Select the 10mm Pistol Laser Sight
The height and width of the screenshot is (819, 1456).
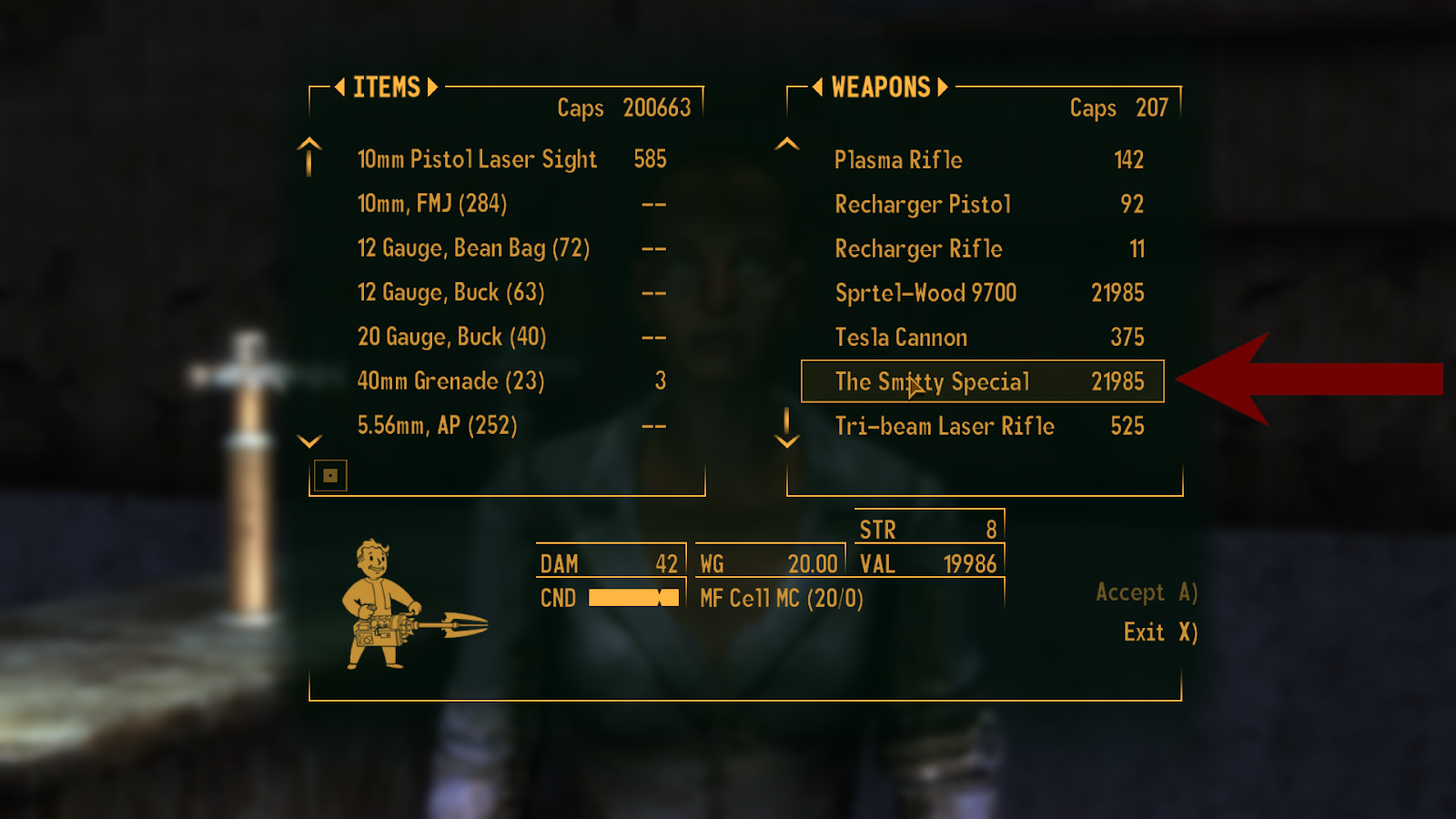(x=477, y=160)
